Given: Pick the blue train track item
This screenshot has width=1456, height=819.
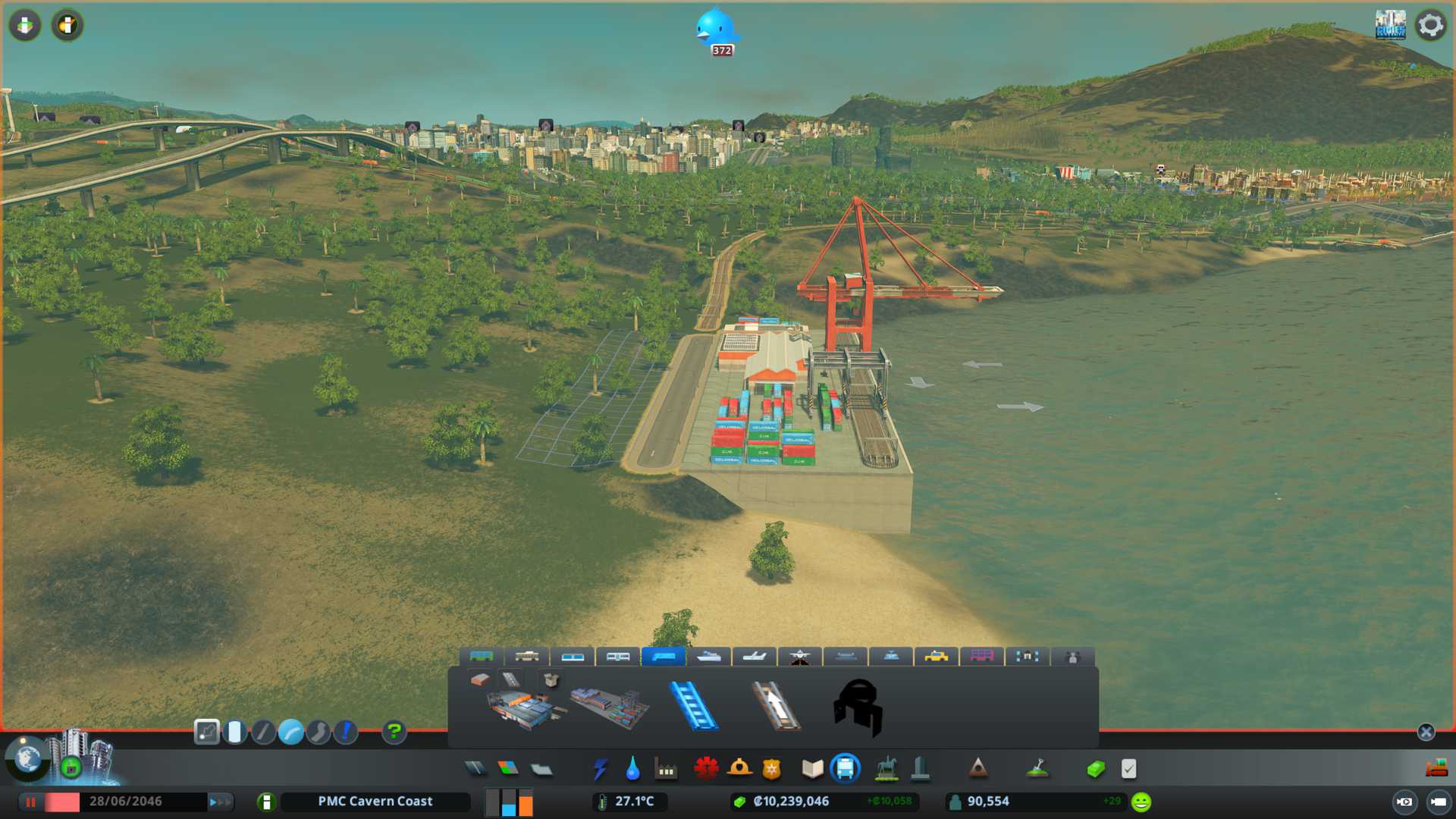Looking at the screenshot, I should [x=693, y=707].
